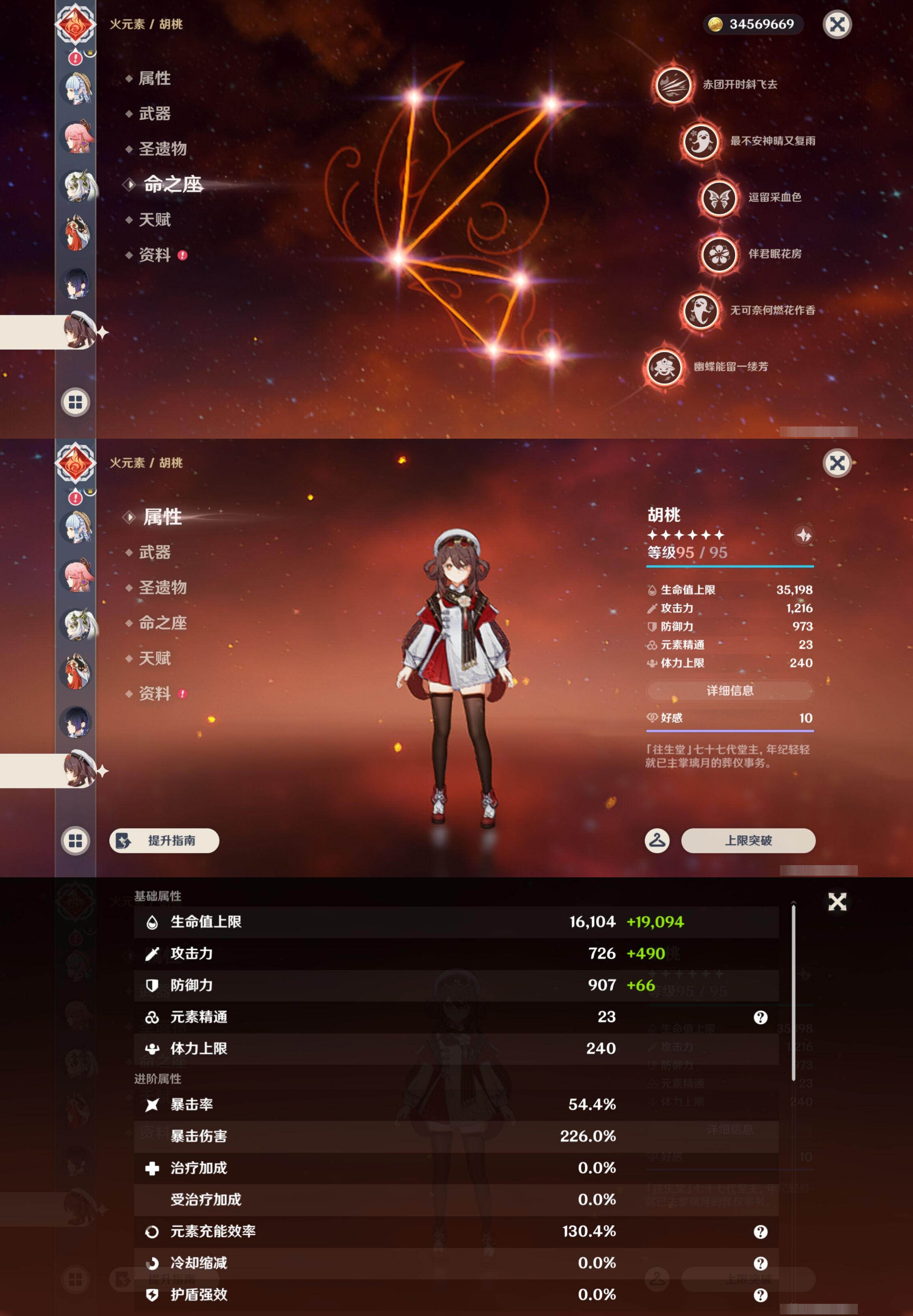Viewport: 913px width, 1316px height.
Task: Click the help icon next to 元素充能效率
Action: tap(761, 1232)
